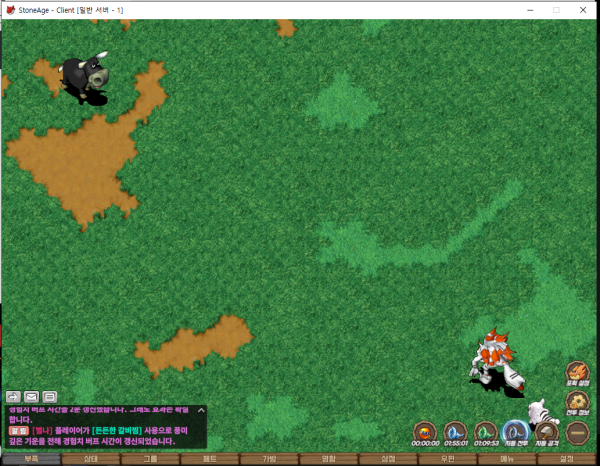Open the 포획 설정 capture settings icon
Screen dimensions: 600x466
pyautogui.click(x=577, y=373)
